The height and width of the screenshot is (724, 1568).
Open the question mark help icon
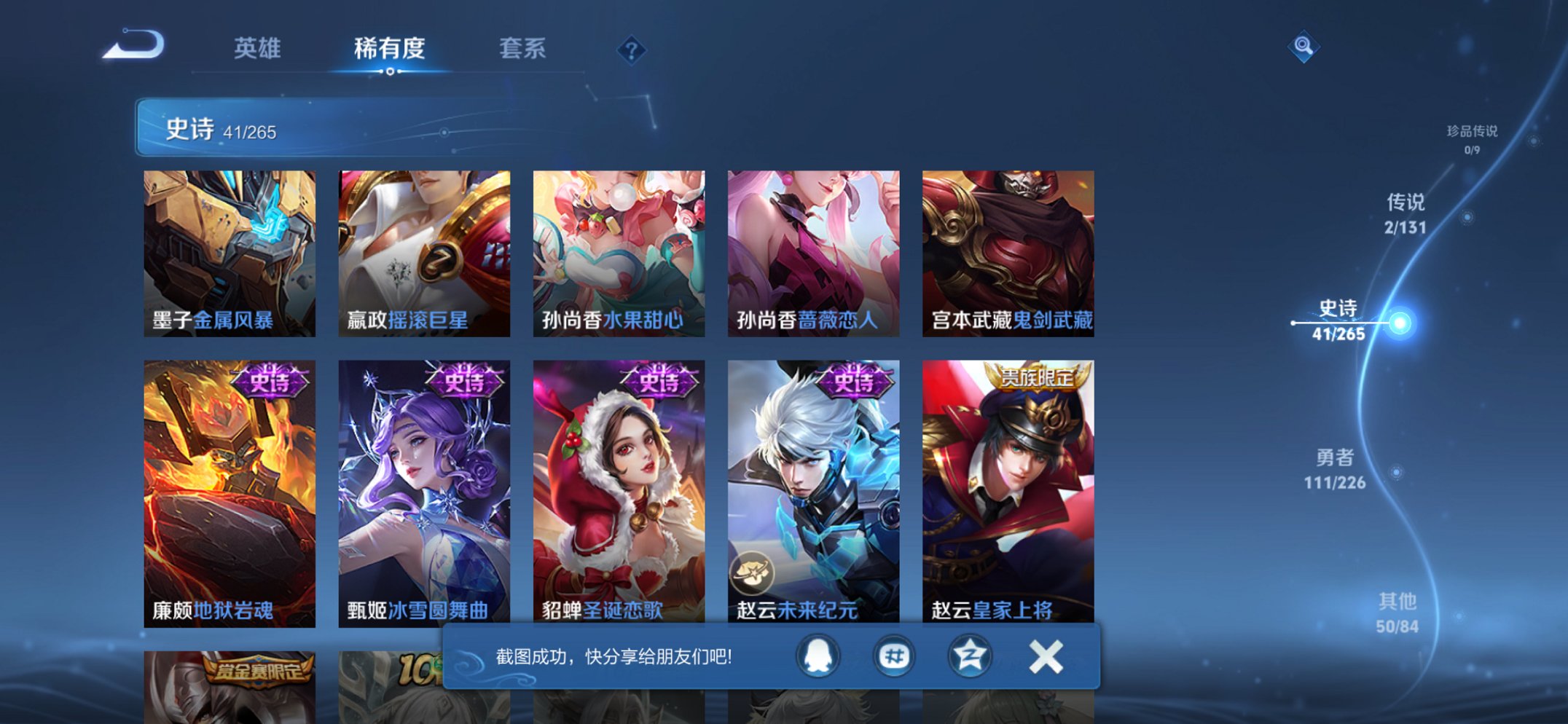[632, 49]
